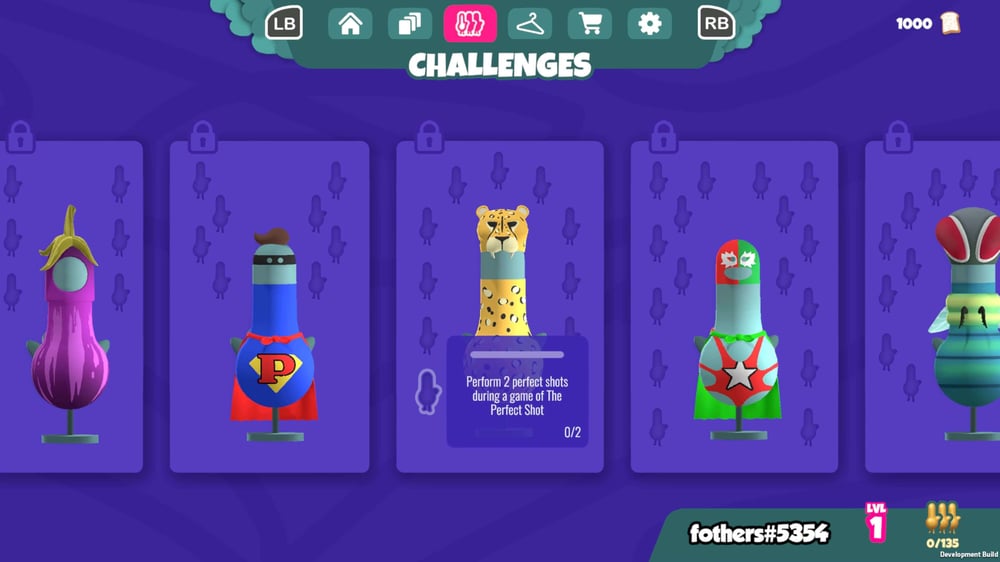Open the gear Settings tab
The height and width of the screenshot is (562, 1000).
(650, 24)
